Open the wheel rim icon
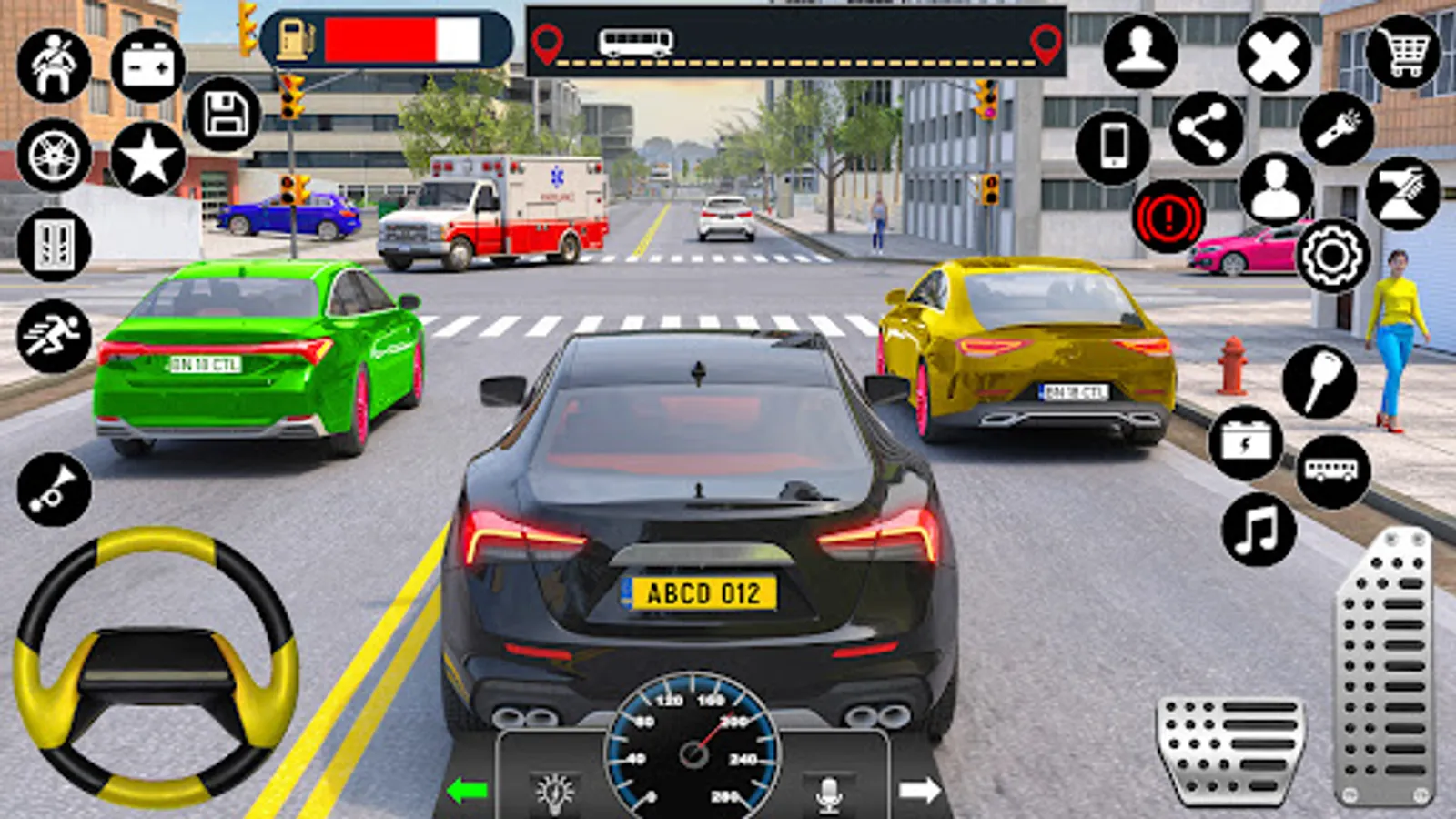The height and width of the screenshot is (819, 1456). coord(55,155)
